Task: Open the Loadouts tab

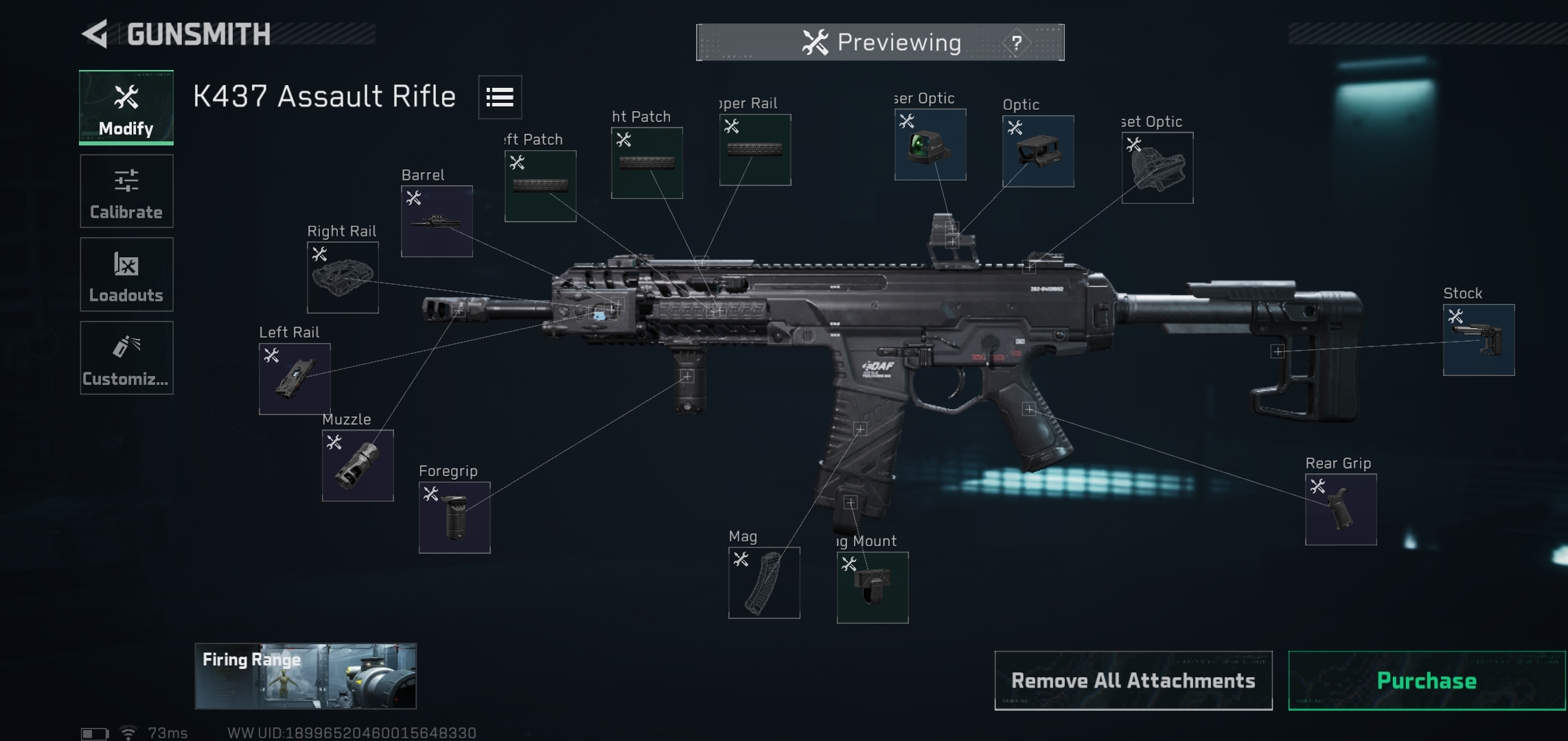Action: [126, 274]
